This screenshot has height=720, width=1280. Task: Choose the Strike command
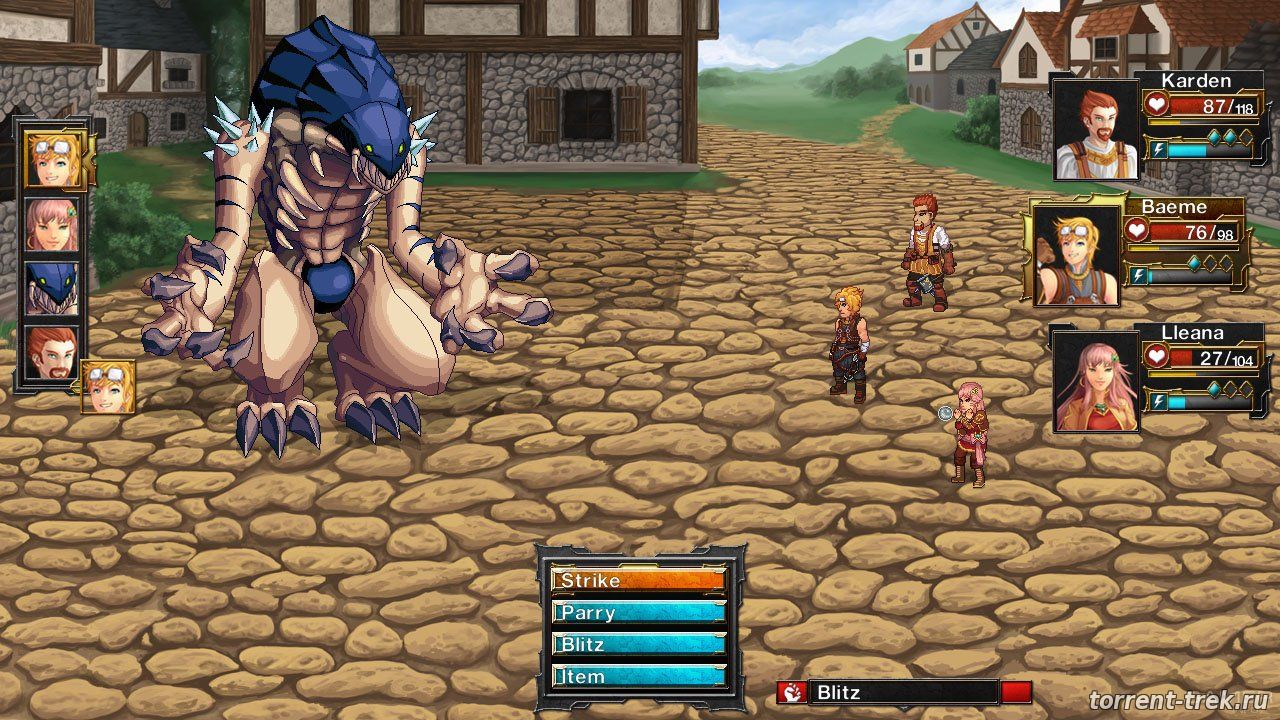638,581
